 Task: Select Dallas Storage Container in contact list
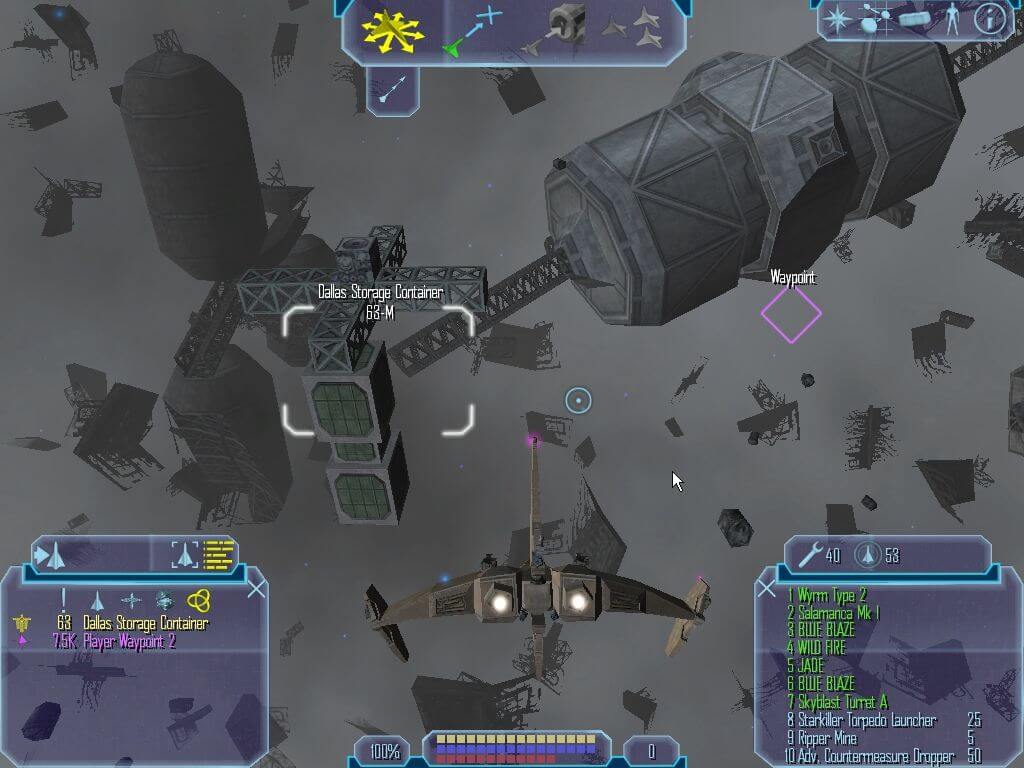(x=146, y=624)
